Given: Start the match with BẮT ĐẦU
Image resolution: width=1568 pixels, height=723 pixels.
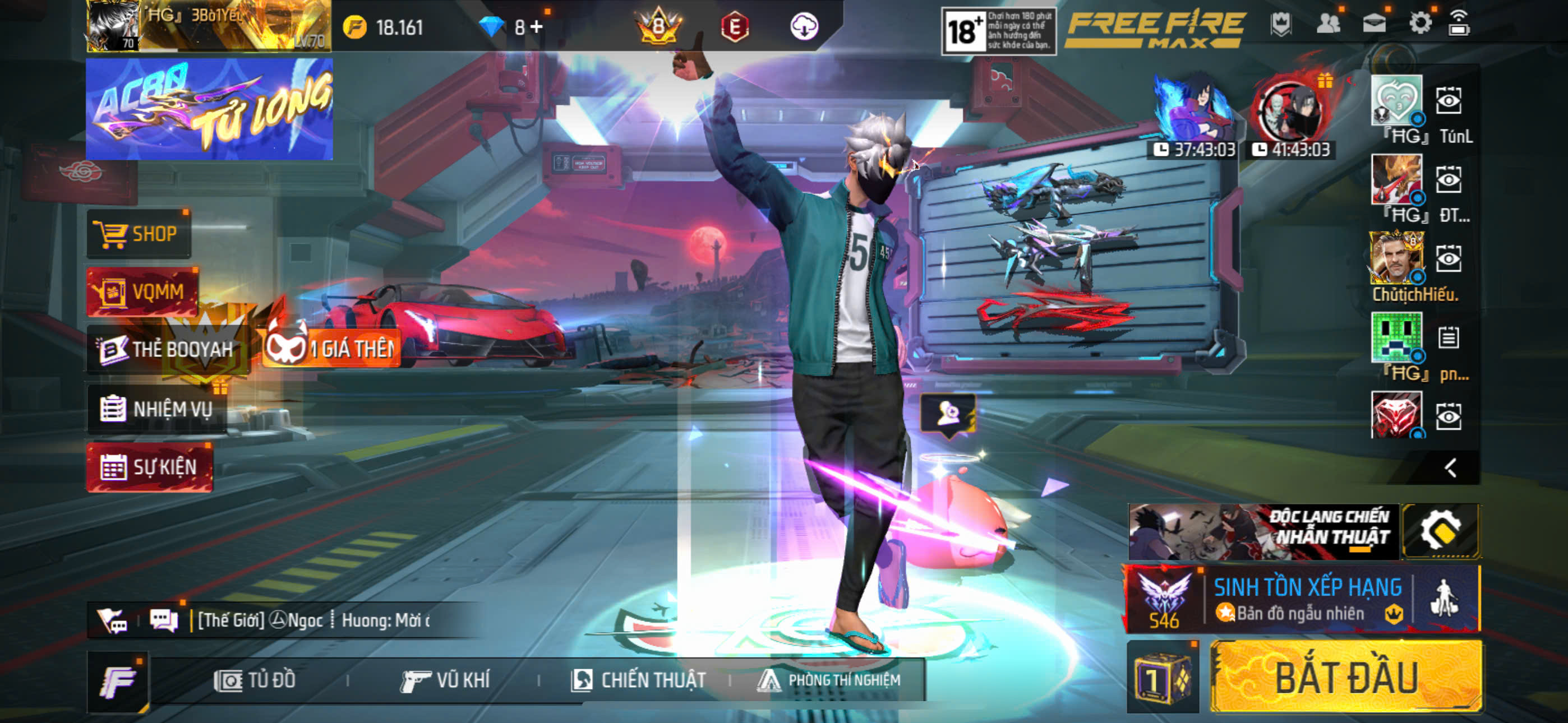Looking at the screenshot, I should coord(1346,676).
